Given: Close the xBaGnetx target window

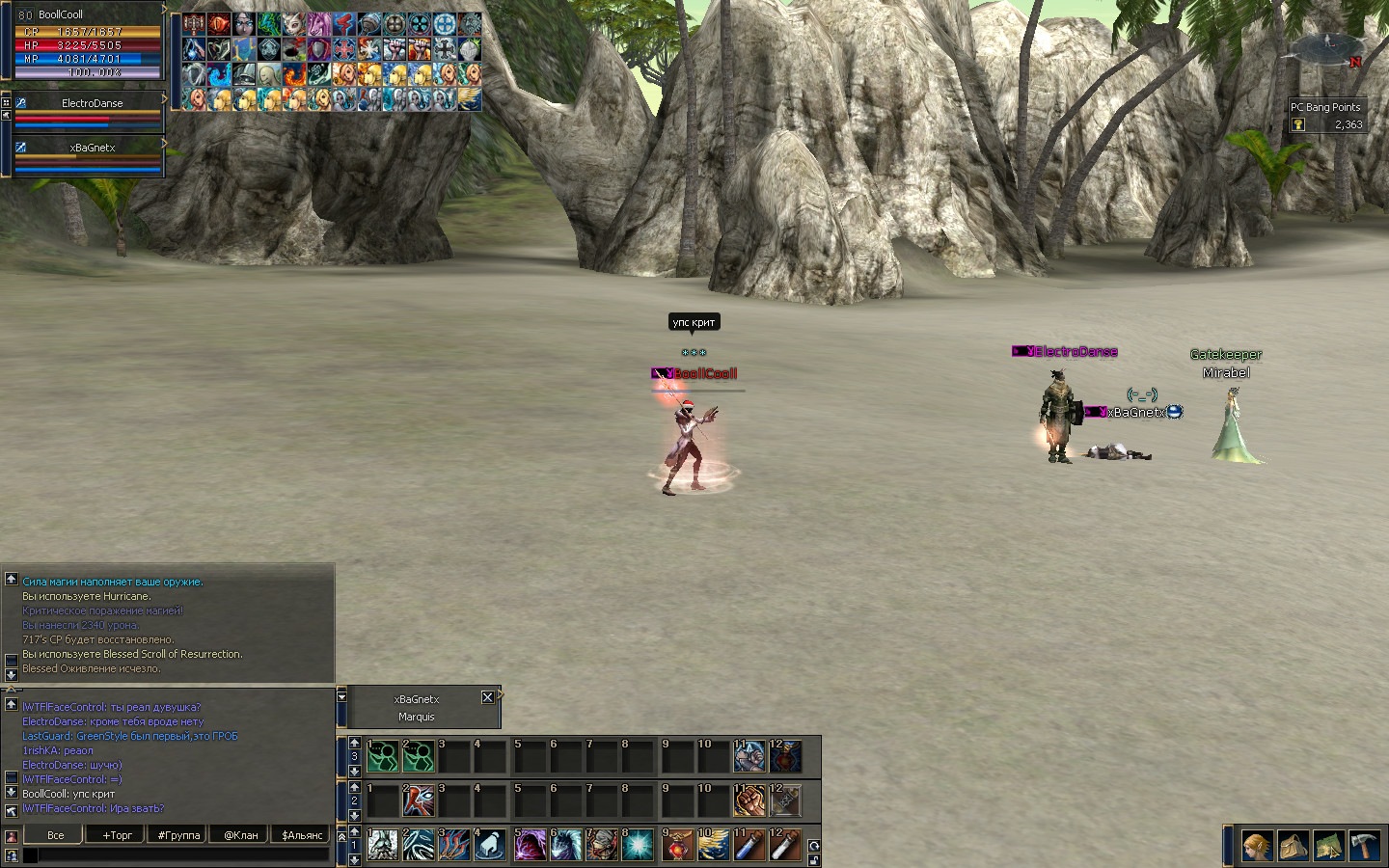Looking at the screenshot, I should (x=487, y=697).
